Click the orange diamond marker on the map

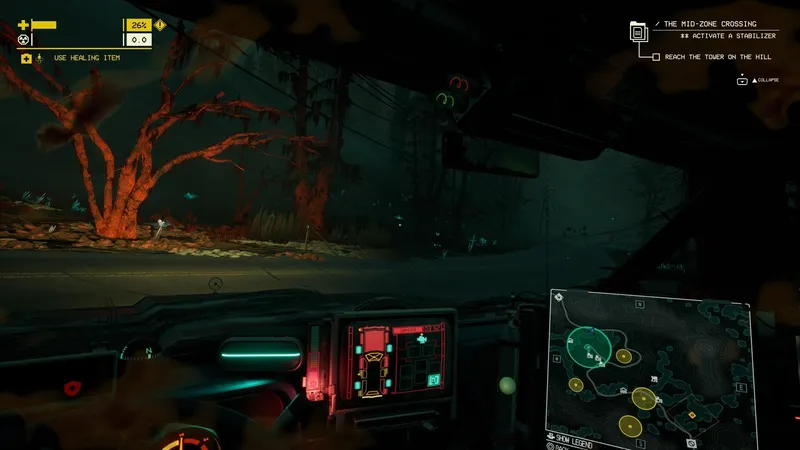tap(692, 414)
